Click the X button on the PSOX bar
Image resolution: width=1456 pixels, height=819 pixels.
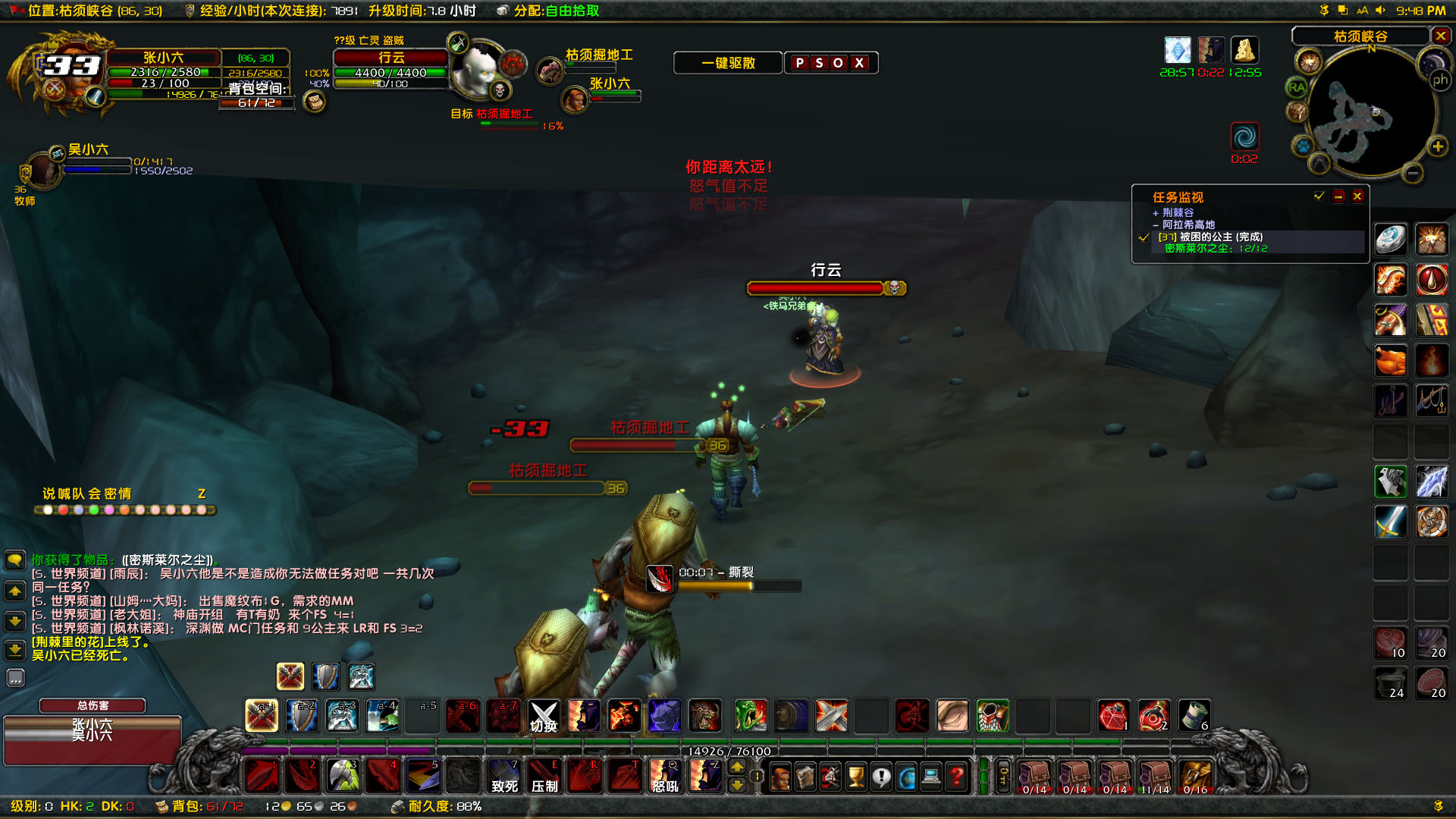click(x=859, y=63)
